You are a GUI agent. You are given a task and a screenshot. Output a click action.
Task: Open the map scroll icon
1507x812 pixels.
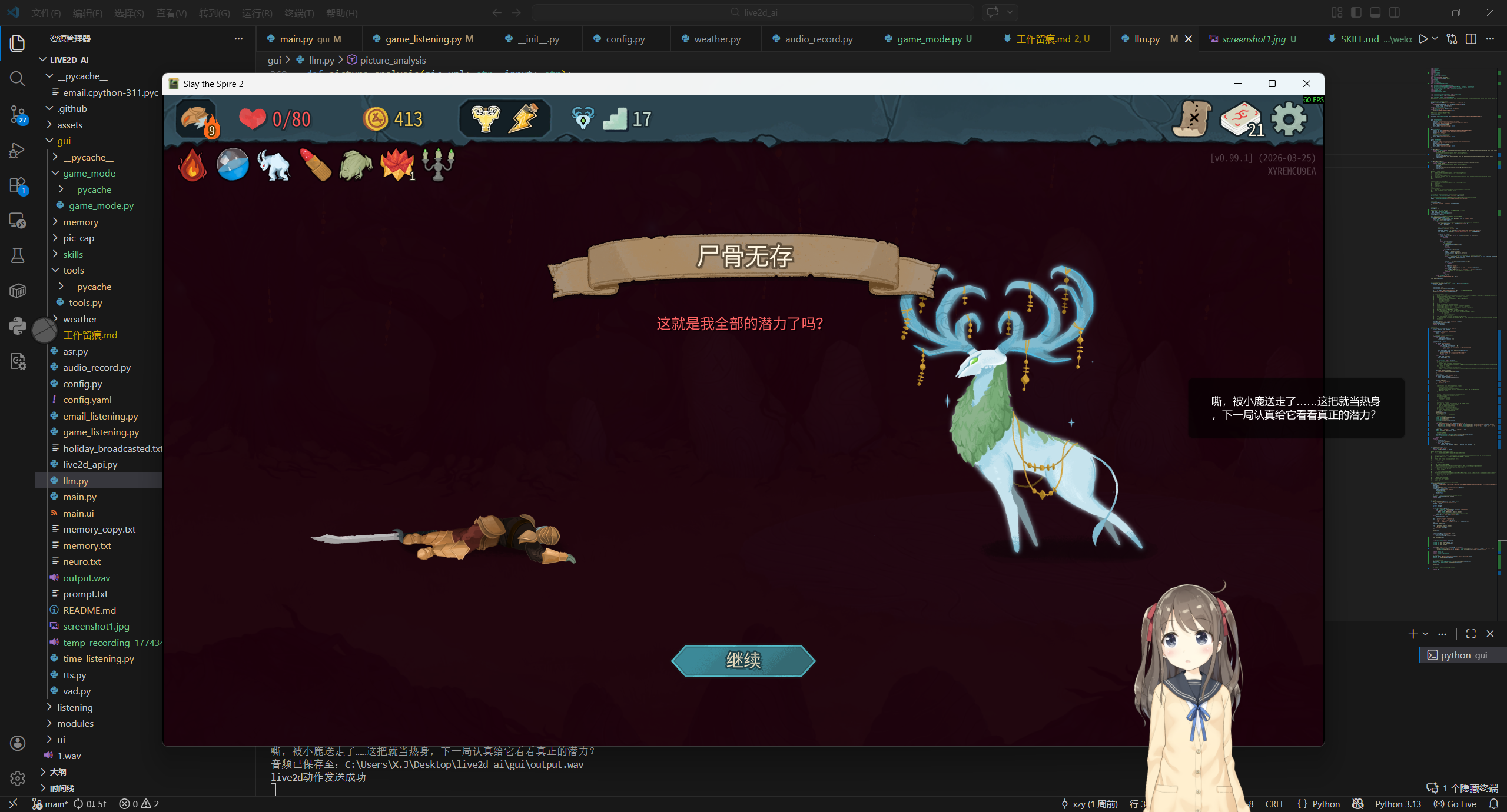coord(1192,119)
